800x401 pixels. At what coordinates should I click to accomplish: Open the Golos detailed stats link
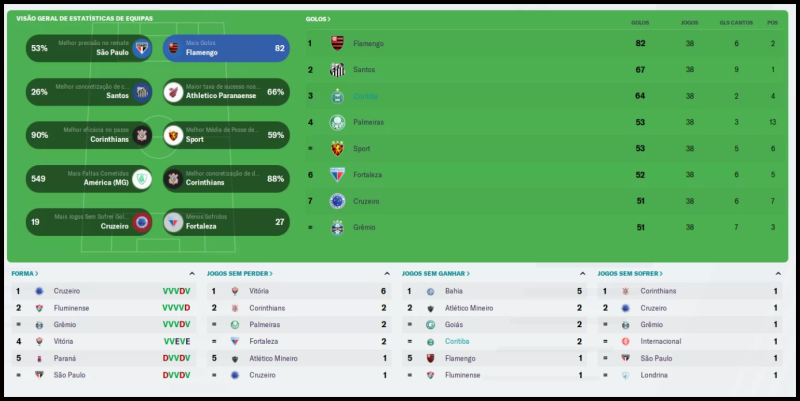tap(318, 19)
